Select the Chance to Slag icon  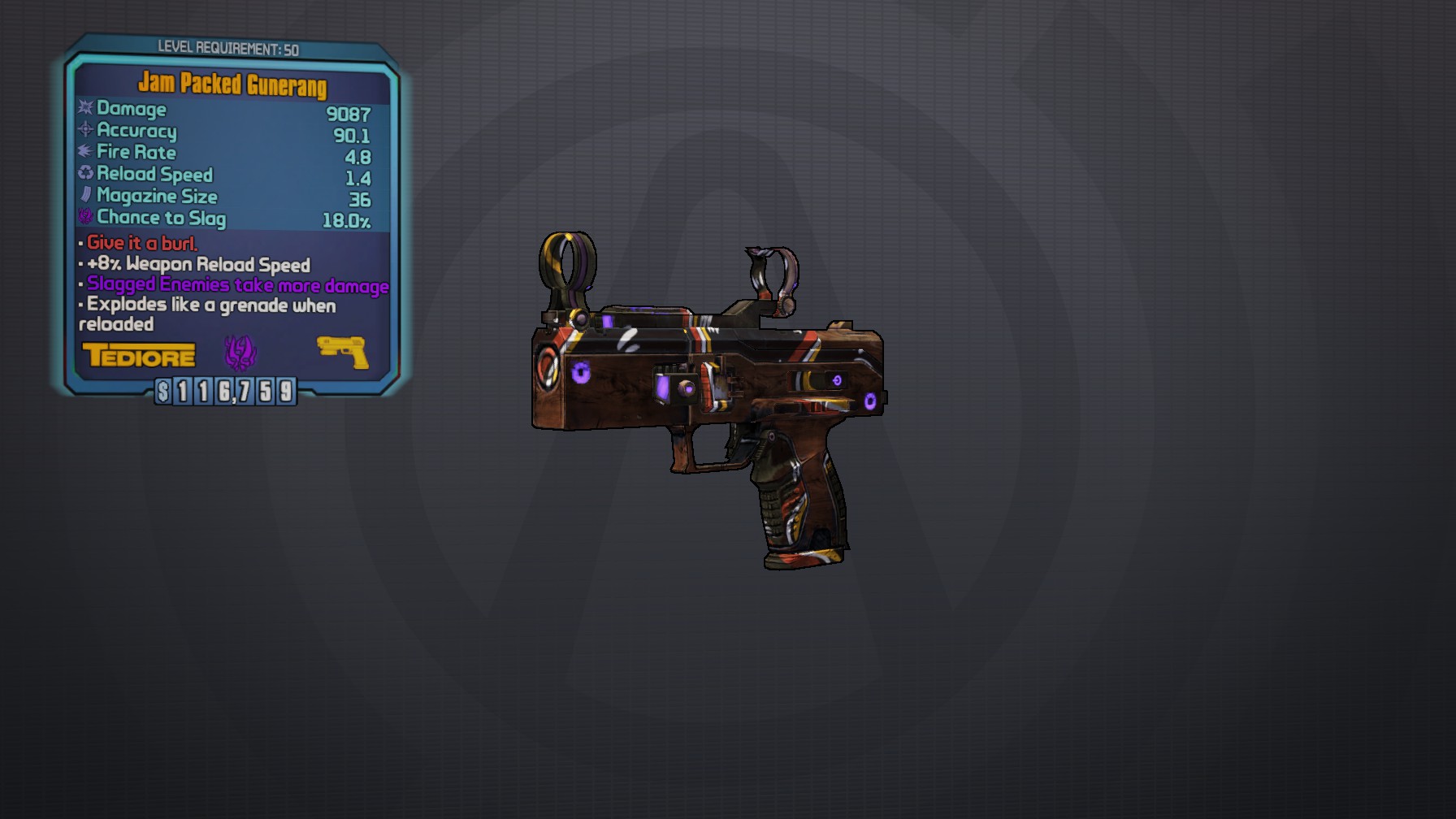click(84, 217)
